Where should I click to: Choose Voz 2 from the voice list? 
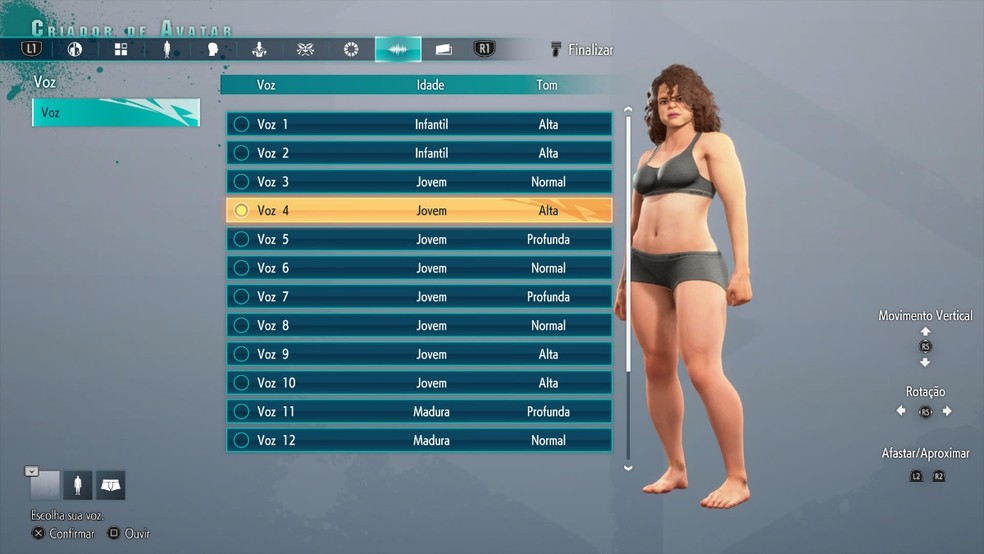(418, 153)
